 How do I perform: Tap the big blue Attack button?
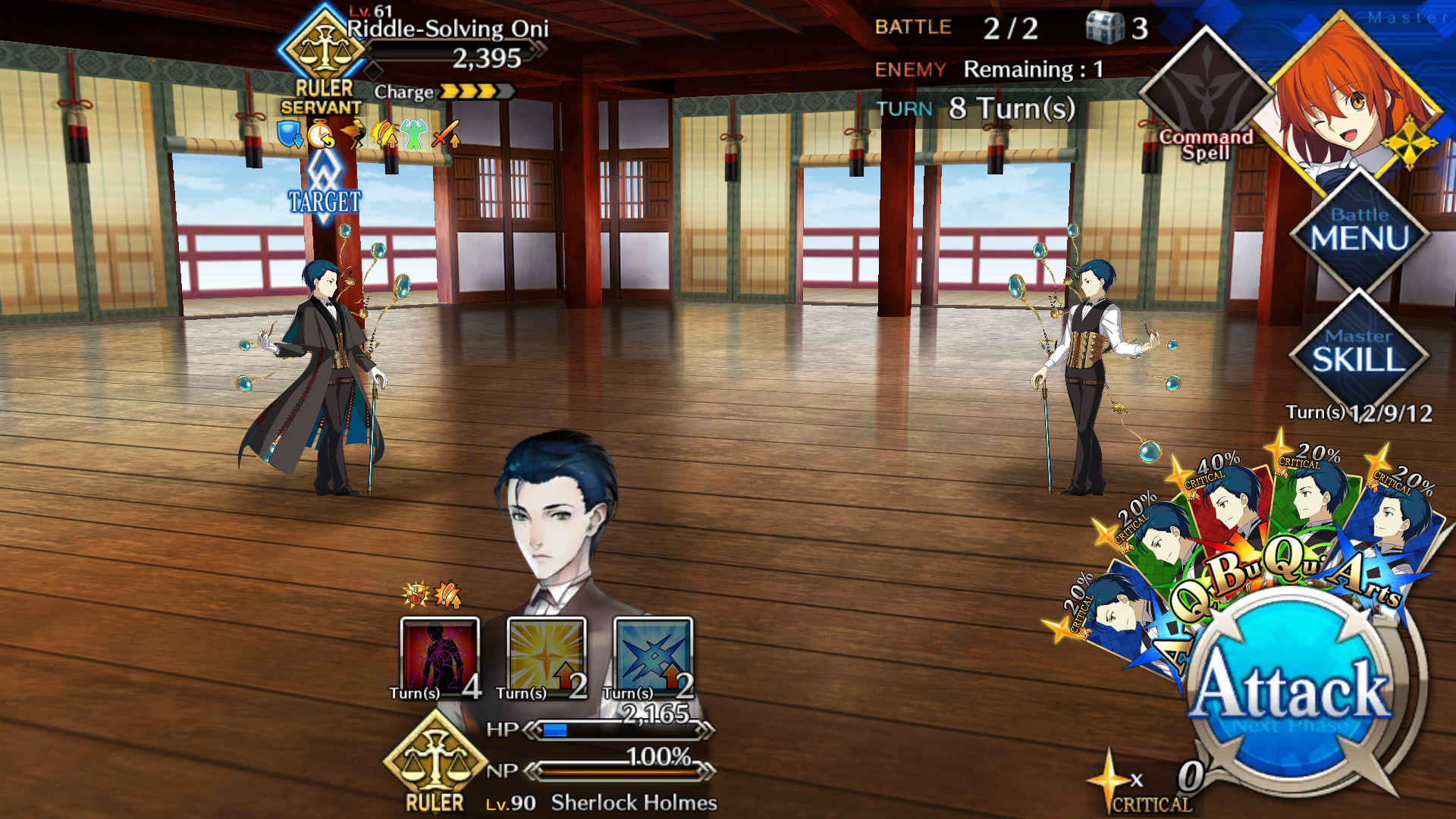1291,690
